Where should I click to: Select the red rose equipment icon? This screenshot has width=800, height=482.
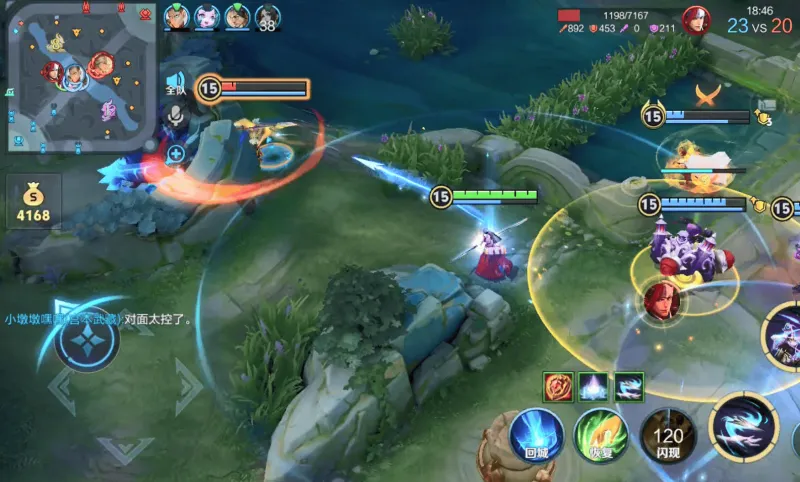557,386
